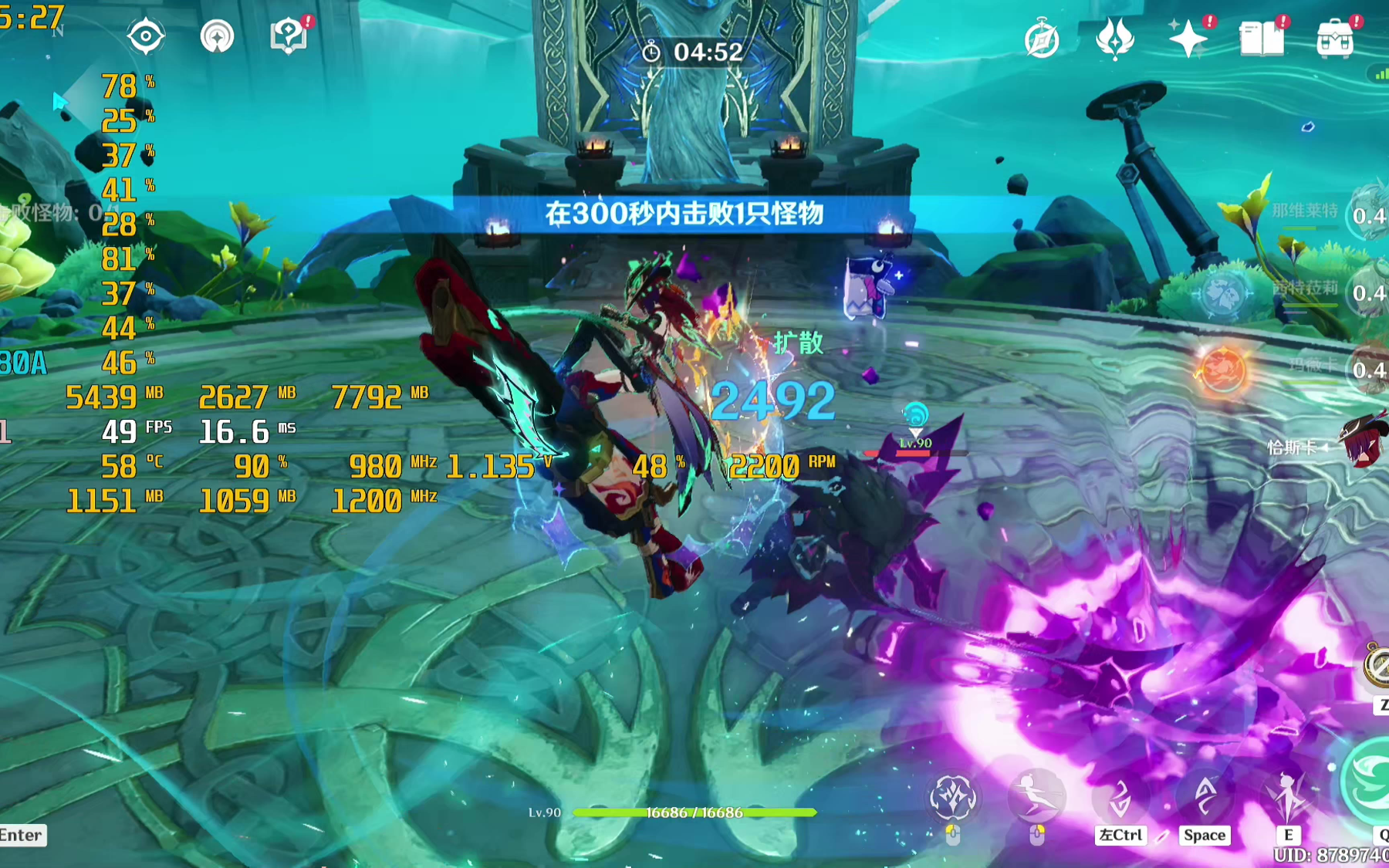
Task: Open the battle pass flame icon
Action: pos(1114,38)
